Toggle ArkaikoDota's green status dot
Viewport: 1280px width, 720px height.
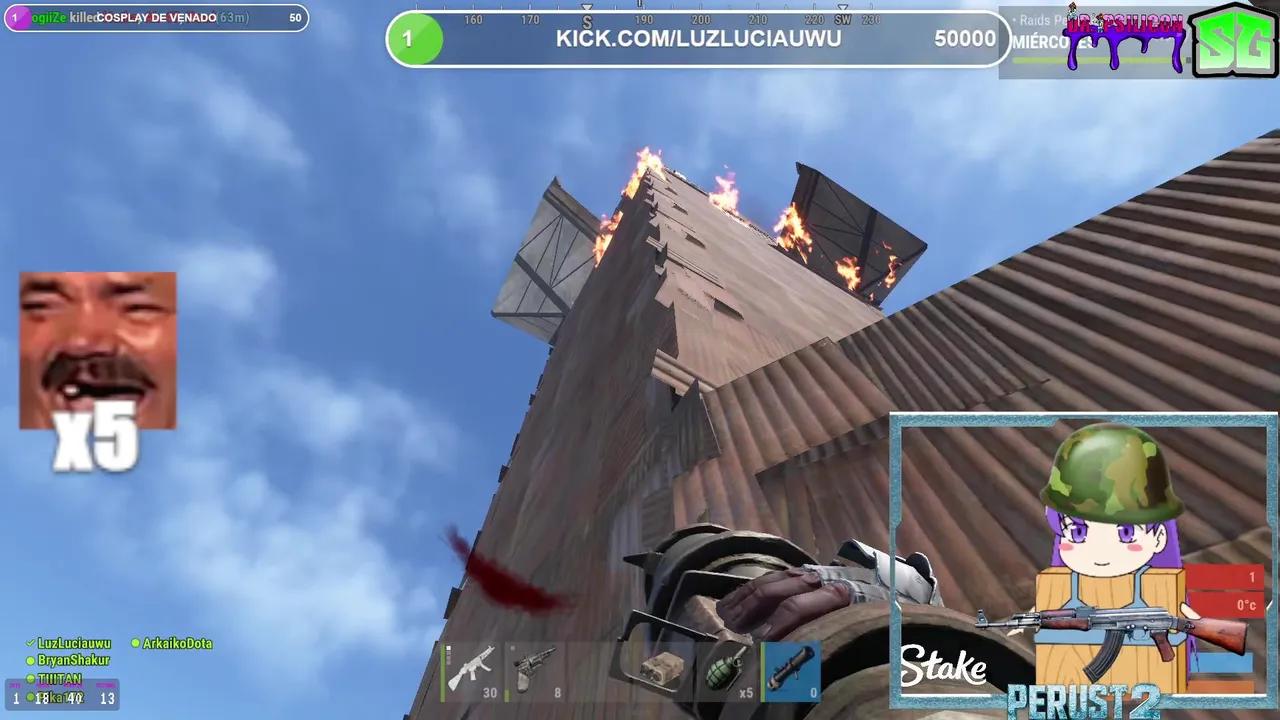coord(135,643)
